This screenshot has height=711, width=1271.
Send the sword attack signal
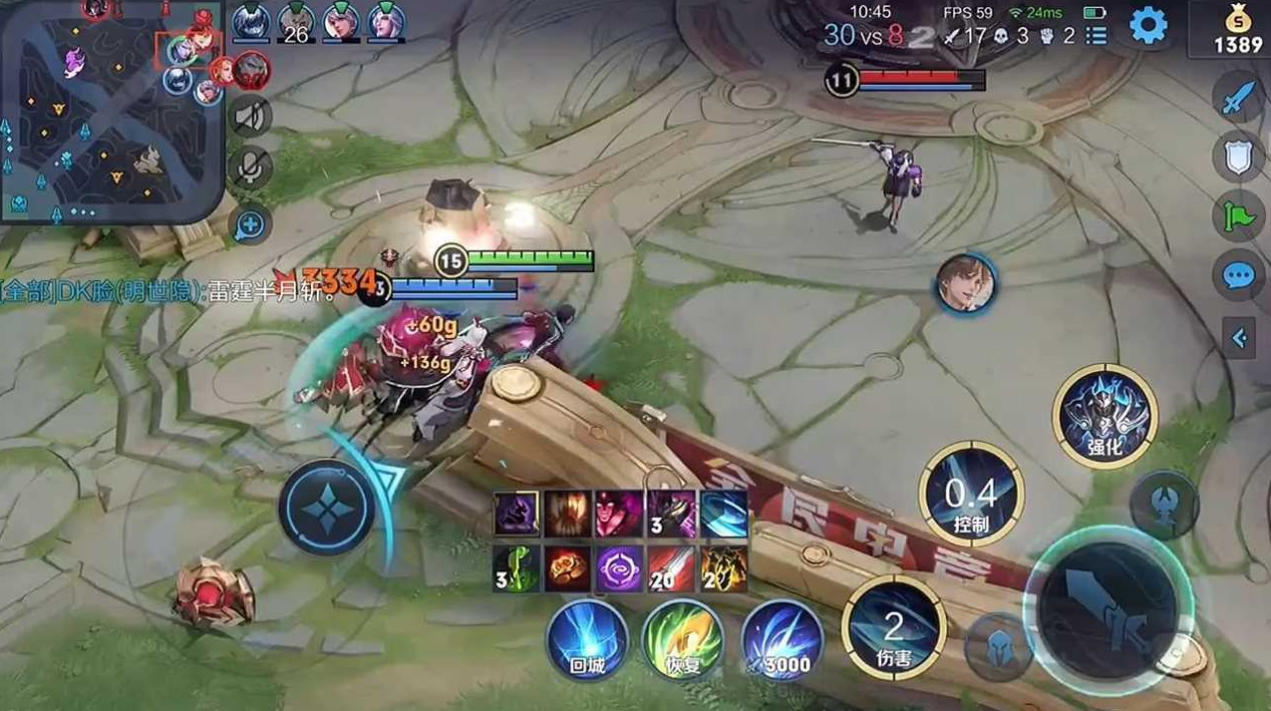[1238, 99]
